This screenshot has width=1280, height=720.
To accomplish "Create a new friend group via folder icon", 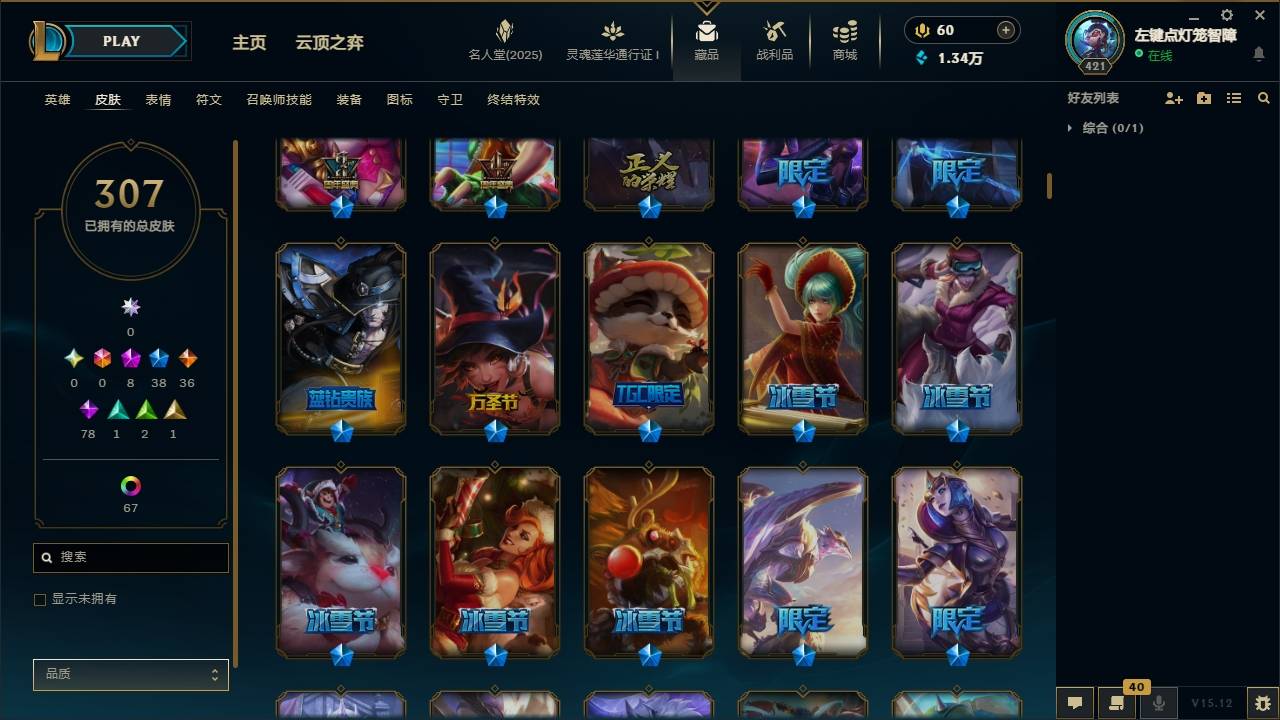I will pyautogui.click(x=1203, y=98).
